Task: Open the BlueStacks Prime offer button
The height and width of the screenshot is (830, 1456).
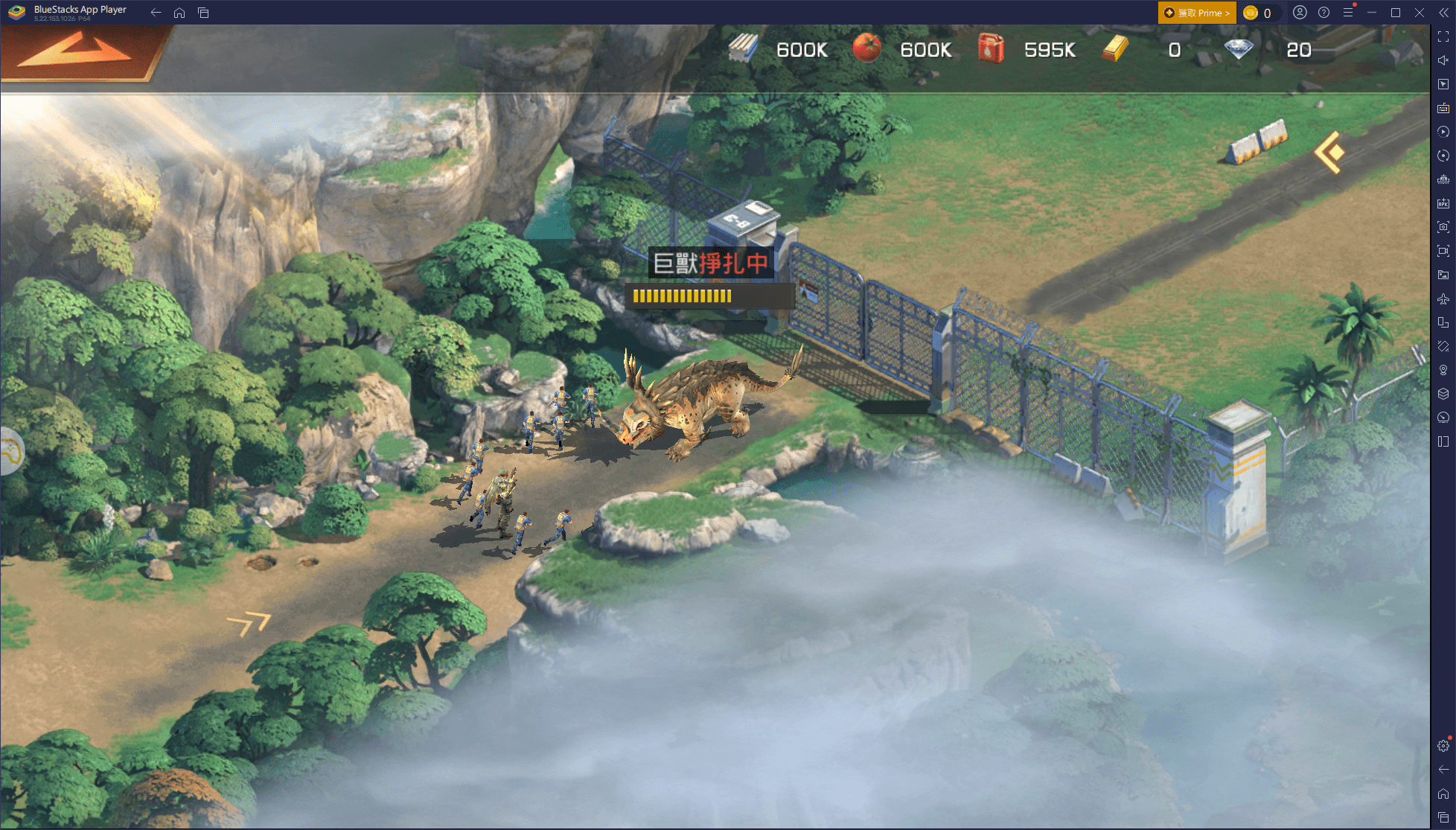Action: (x=1196, y=13)
